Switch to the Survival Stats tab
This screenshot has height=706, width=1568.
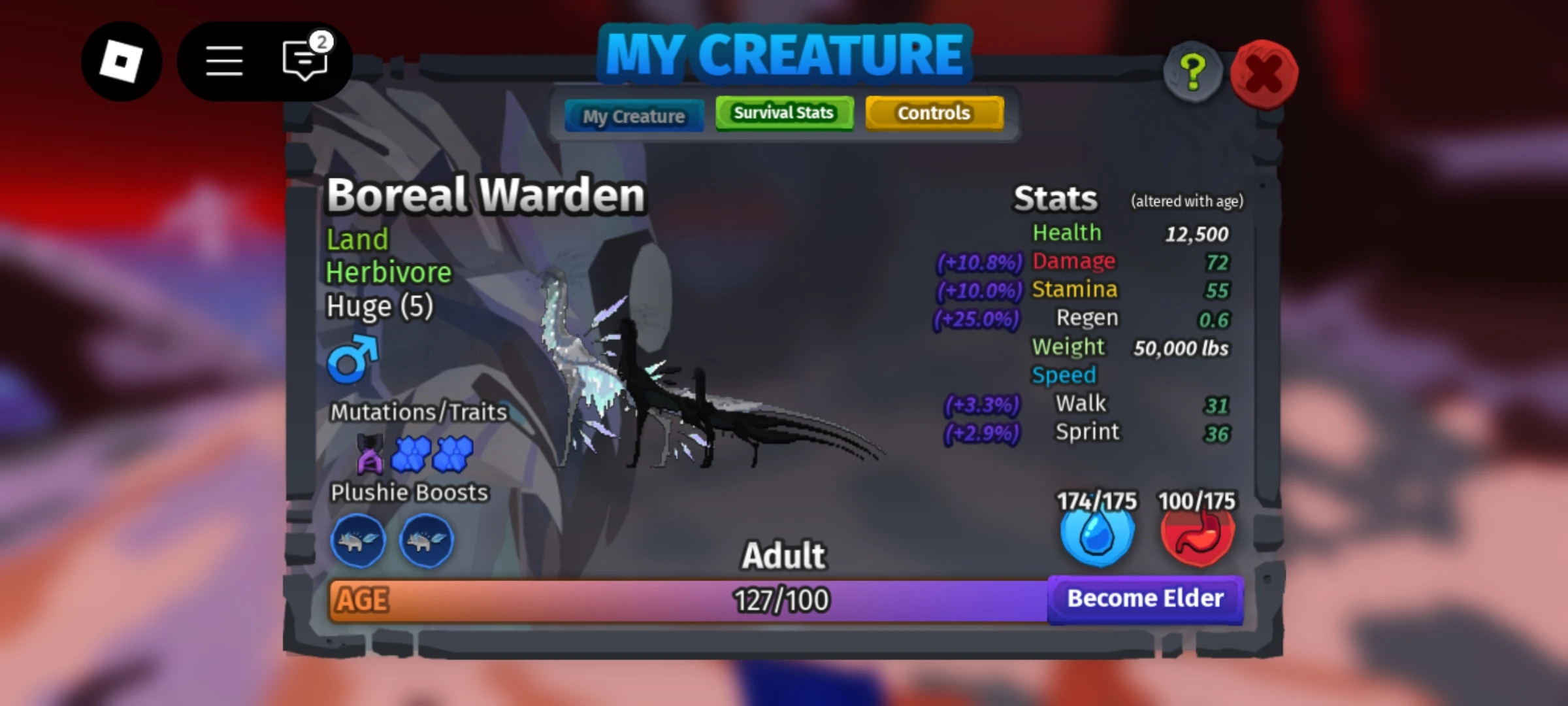point(783,112)
